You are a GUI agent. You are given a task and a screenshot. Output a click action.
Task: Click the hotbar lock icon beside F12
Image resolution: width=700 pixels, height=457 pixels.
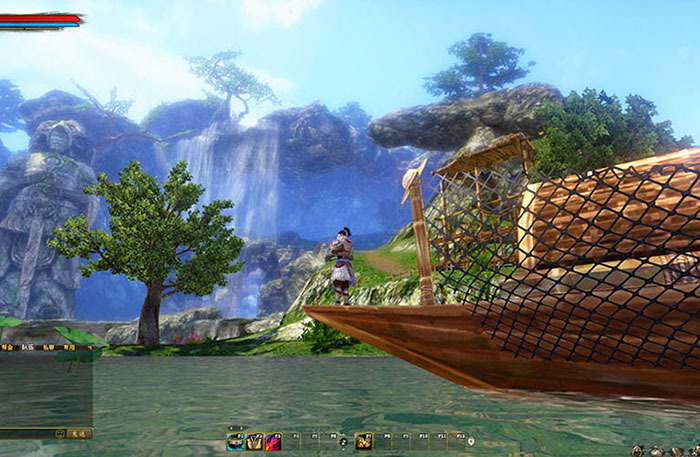pos(471,439)
